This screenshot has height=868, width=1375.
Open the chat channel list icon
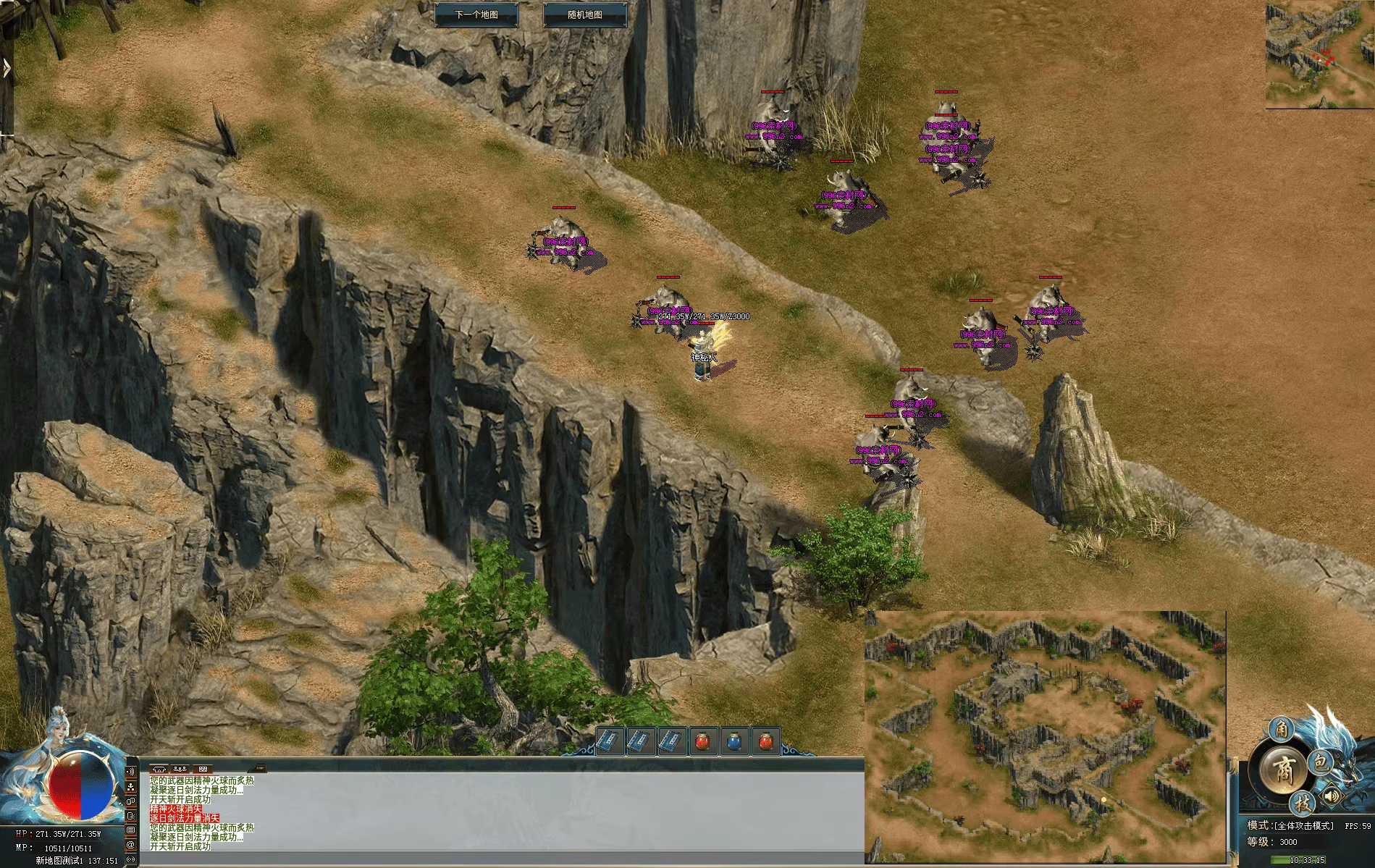131,830
